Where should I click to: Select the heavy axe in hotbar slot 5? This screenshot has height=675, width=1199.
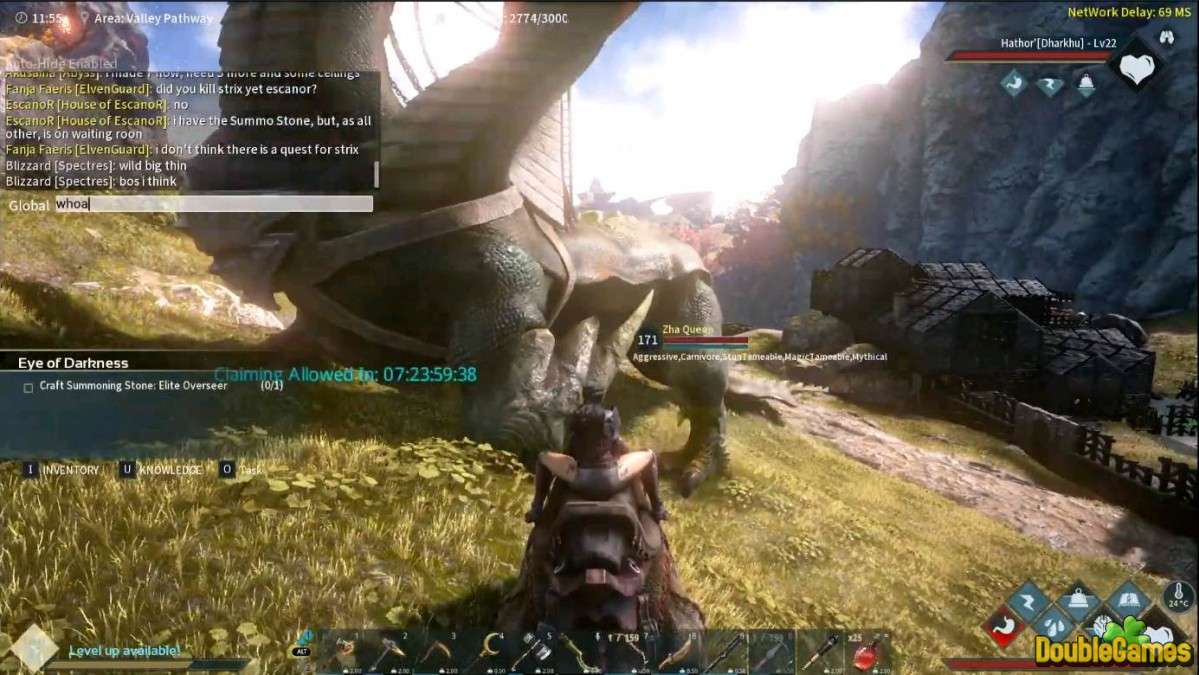click(536, 652)
